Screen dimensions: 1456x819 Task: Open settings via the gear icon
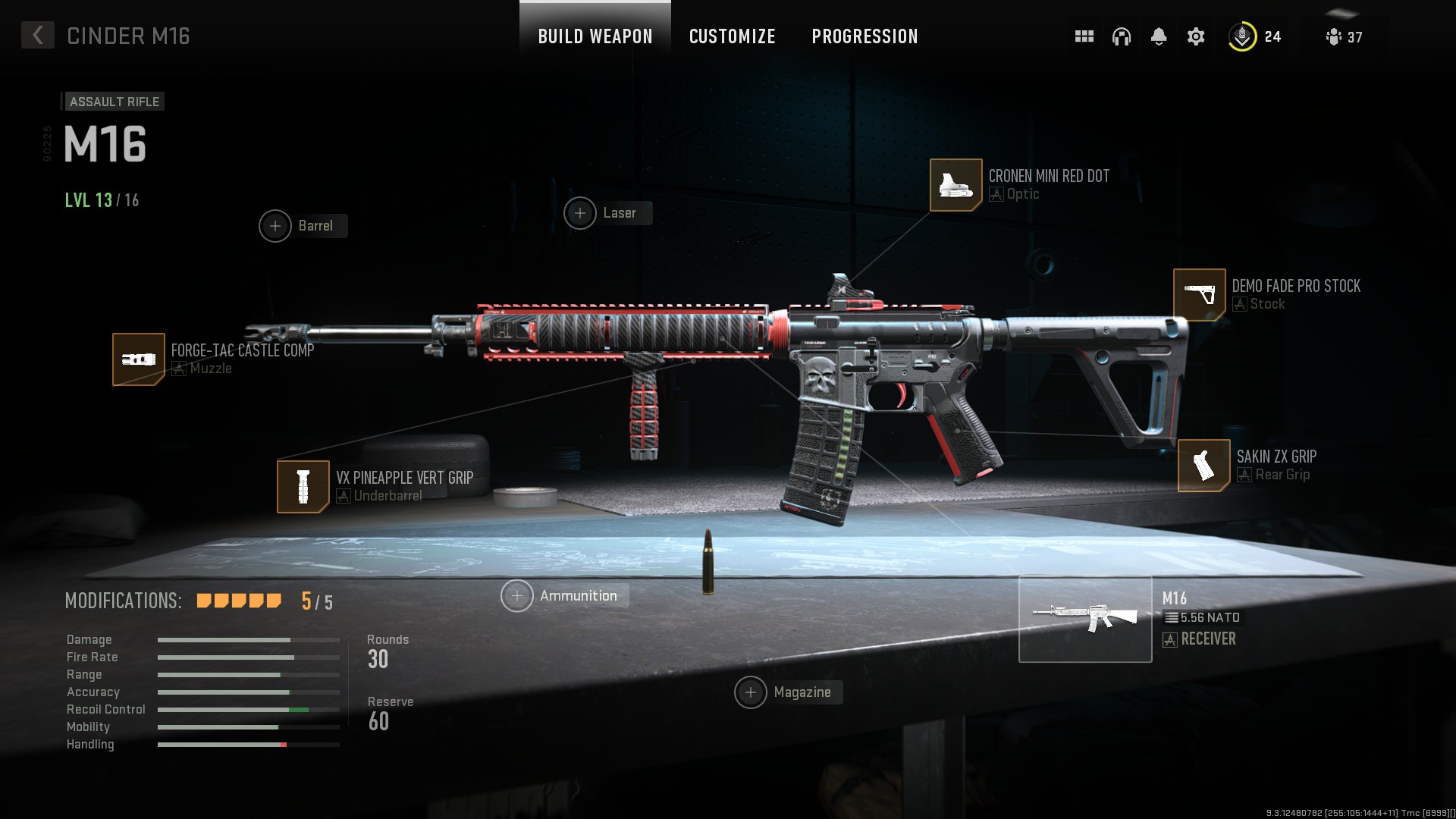(1195, 36)
